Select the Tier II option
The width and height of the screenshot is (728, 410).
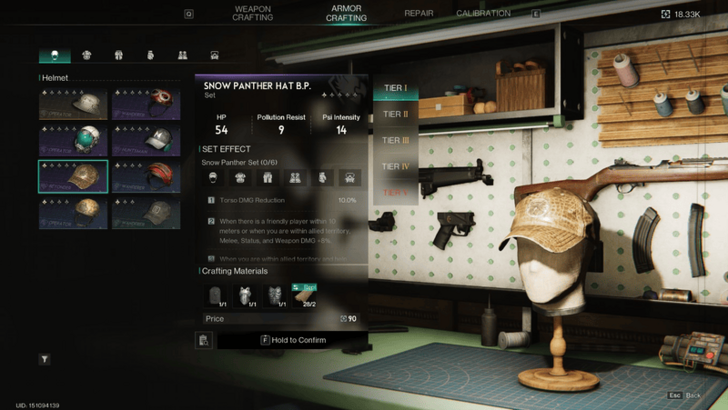(395, 114)
